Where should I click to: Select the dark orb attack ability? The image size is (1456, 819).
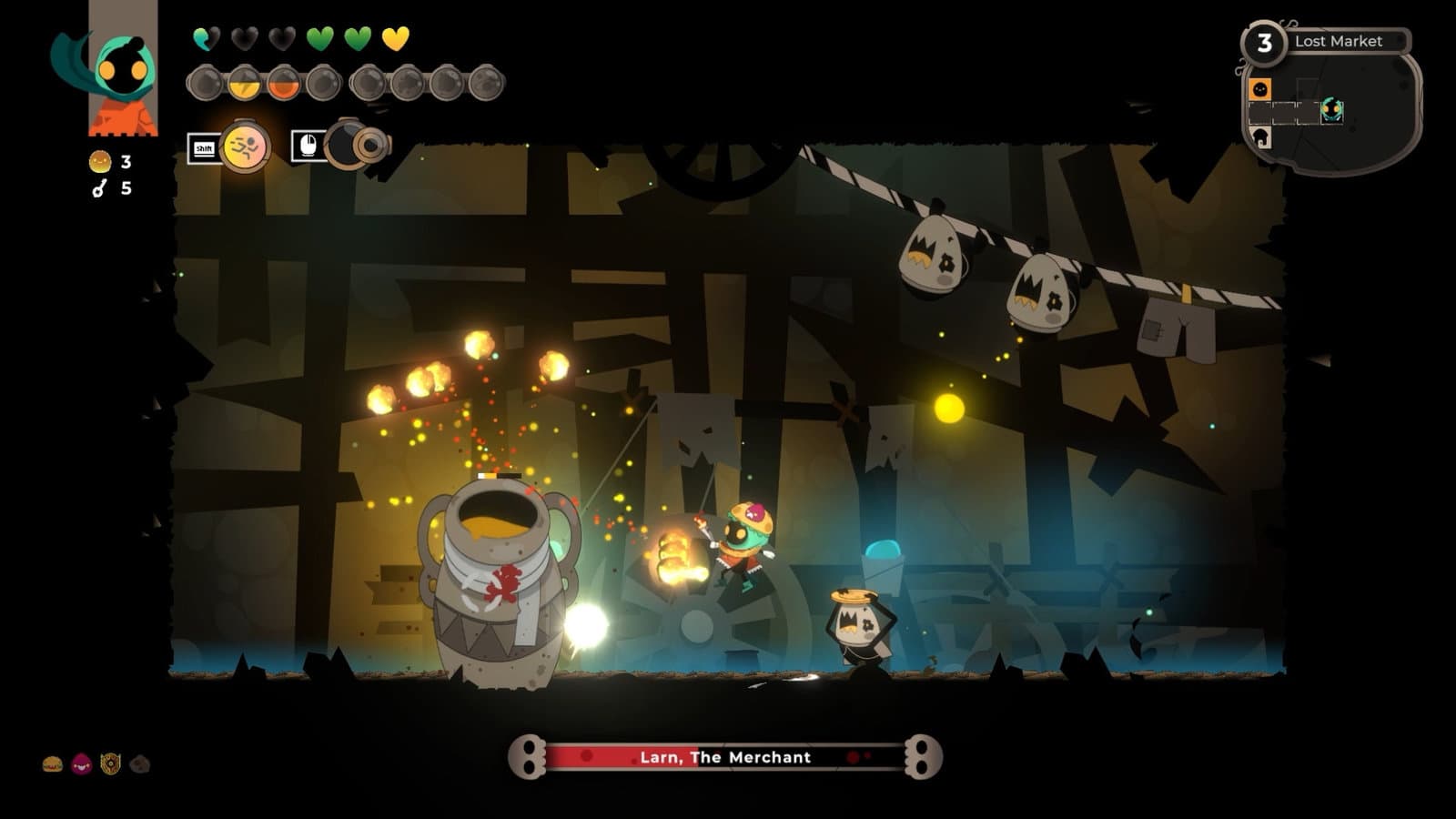pyautogui.click(x=357, y=145)
